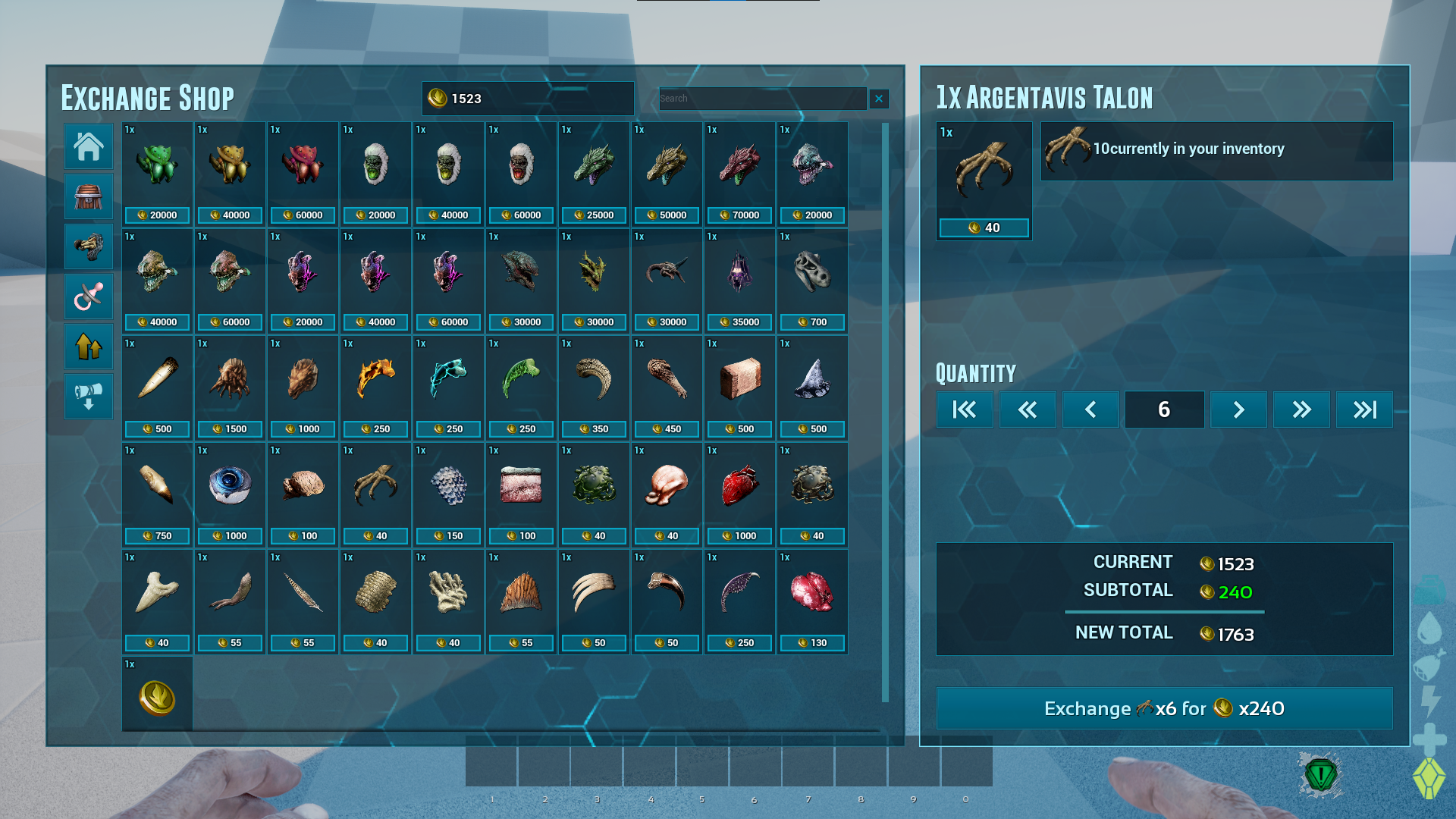Screen dimensions: 1456x819
Task: Set quantity to the maximum
Action: tap(1364, 409)
